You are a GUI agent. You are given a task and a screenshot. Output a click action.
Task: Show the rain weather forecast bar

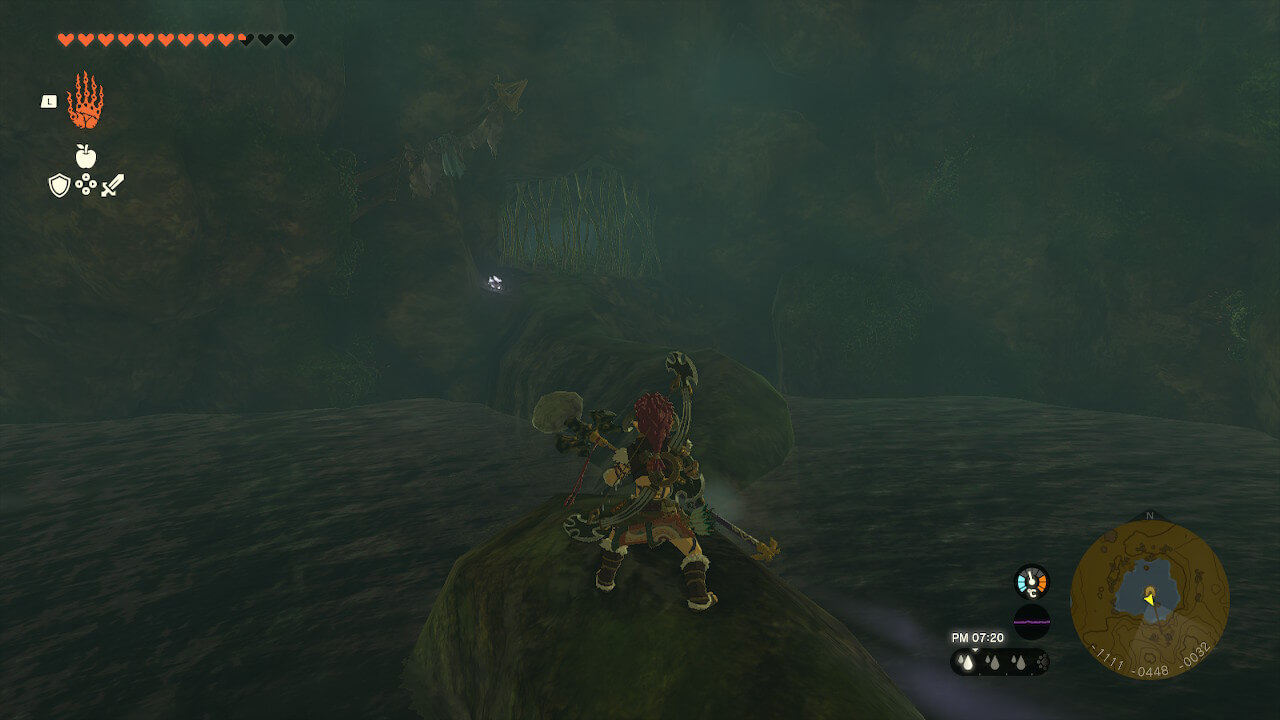click(x=999, y=661)
